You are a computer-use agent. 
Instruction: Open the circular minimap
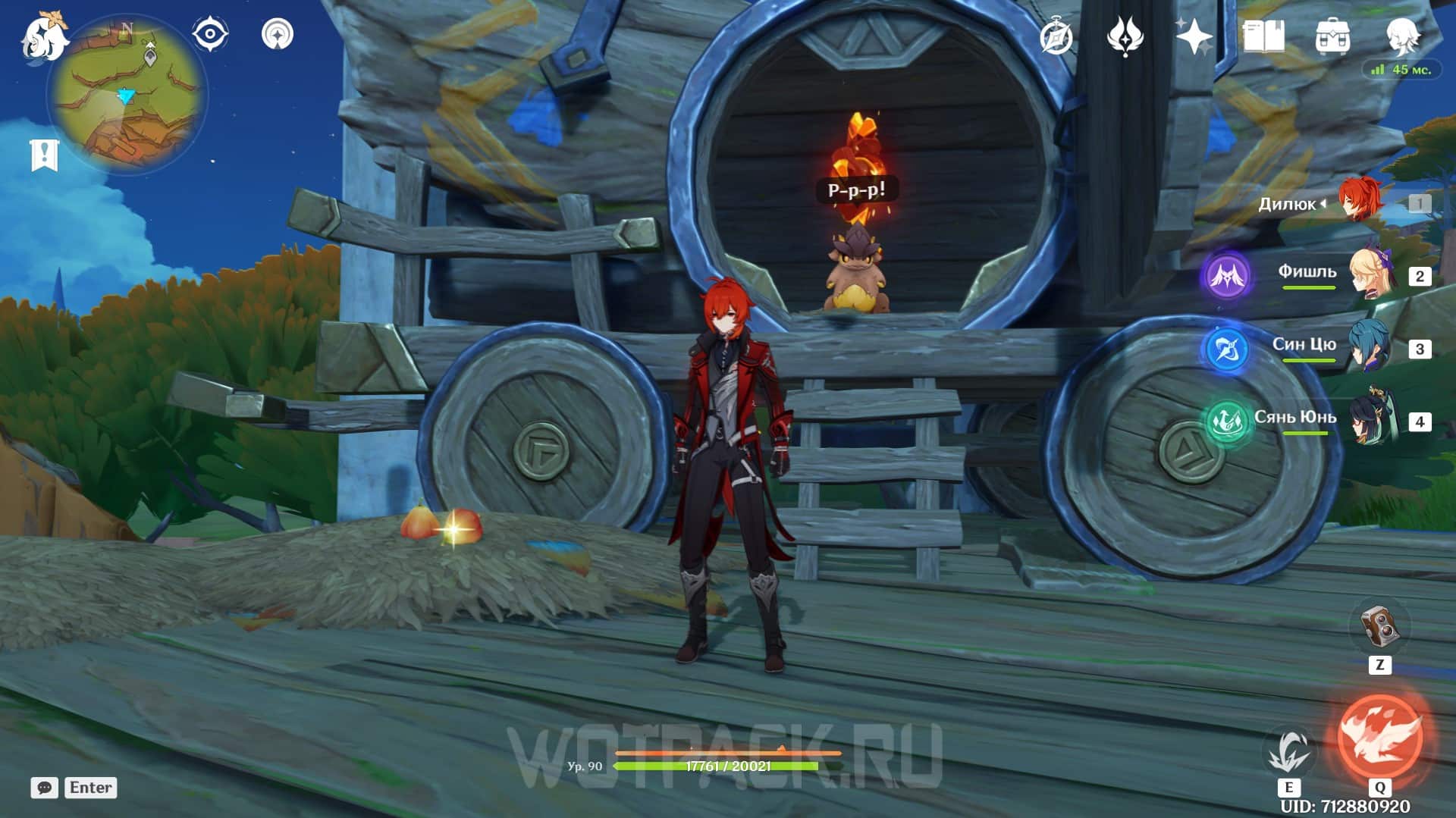[127, 96]
